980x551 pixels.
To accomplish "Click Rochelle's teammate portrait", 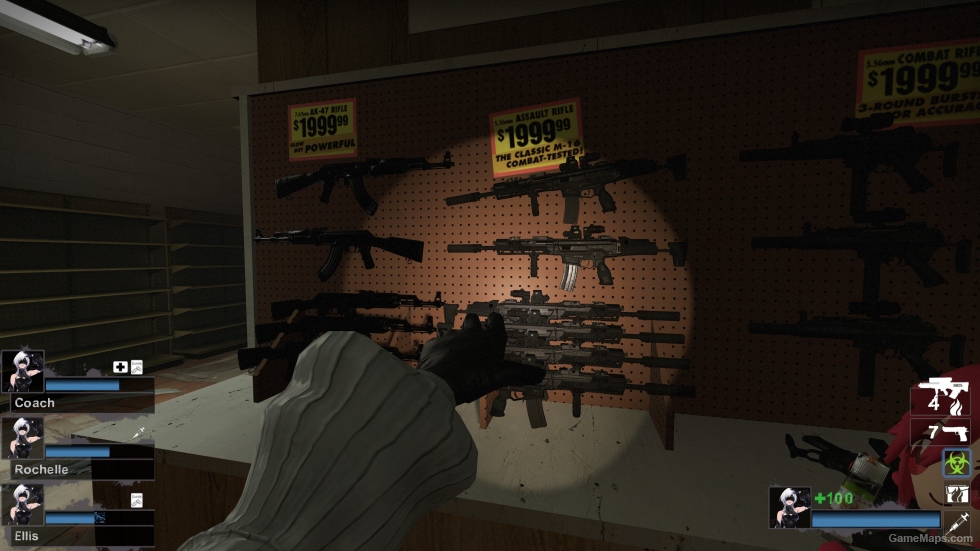I will 22,437.
